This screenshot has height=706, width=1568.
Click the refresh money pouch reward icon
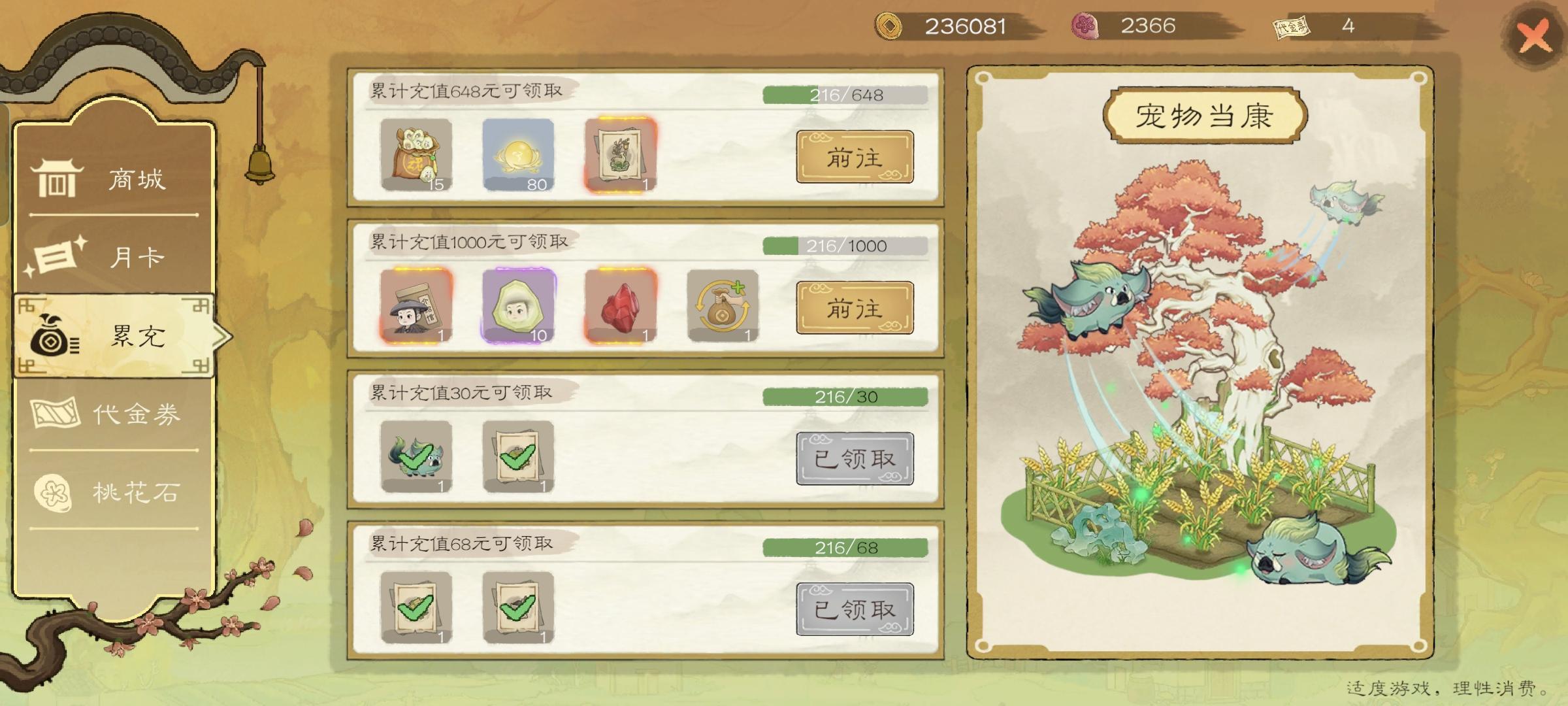pos(723,306)
